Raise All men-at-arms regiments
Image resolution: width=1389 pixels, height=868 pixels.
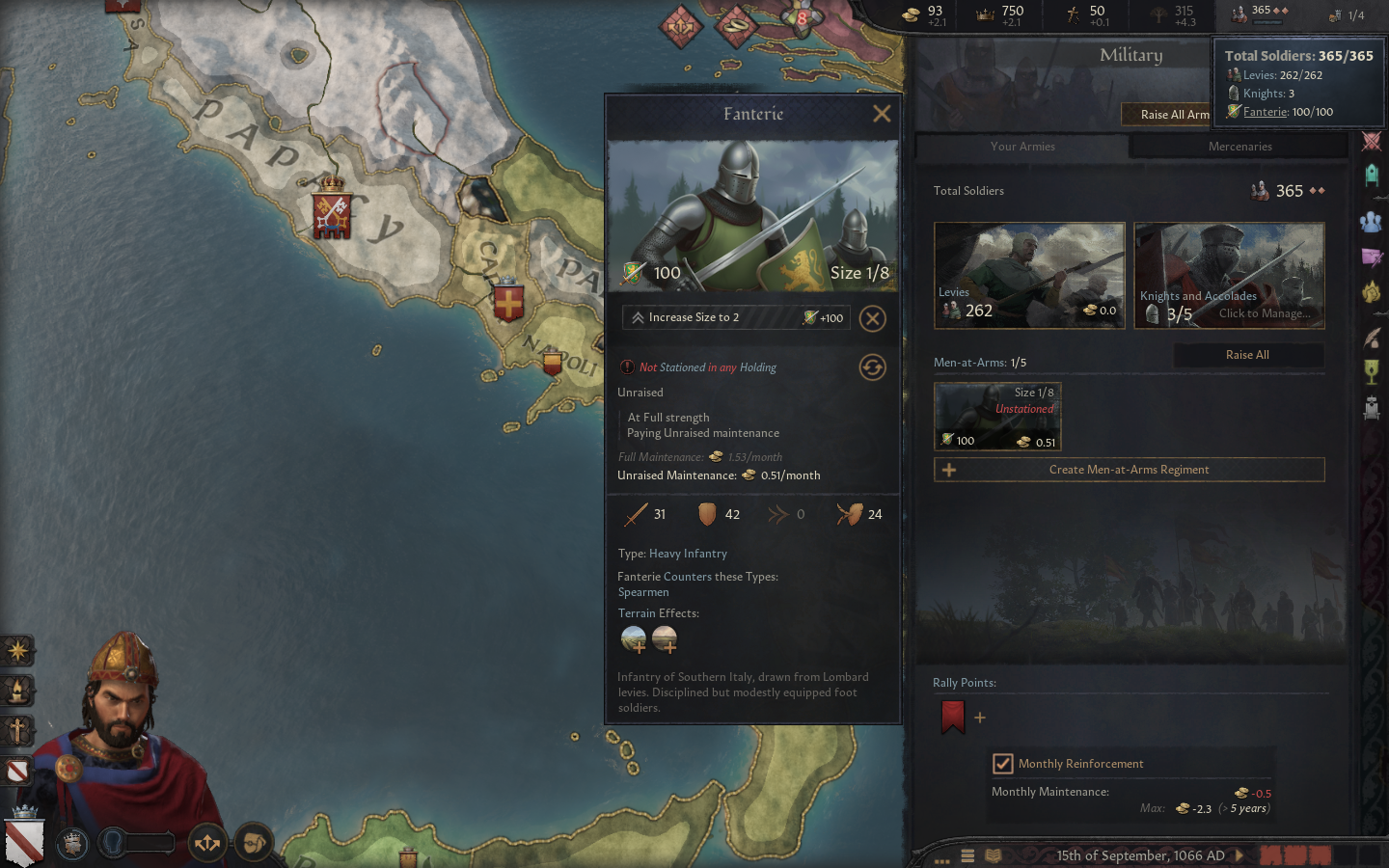coord(1247,355)
